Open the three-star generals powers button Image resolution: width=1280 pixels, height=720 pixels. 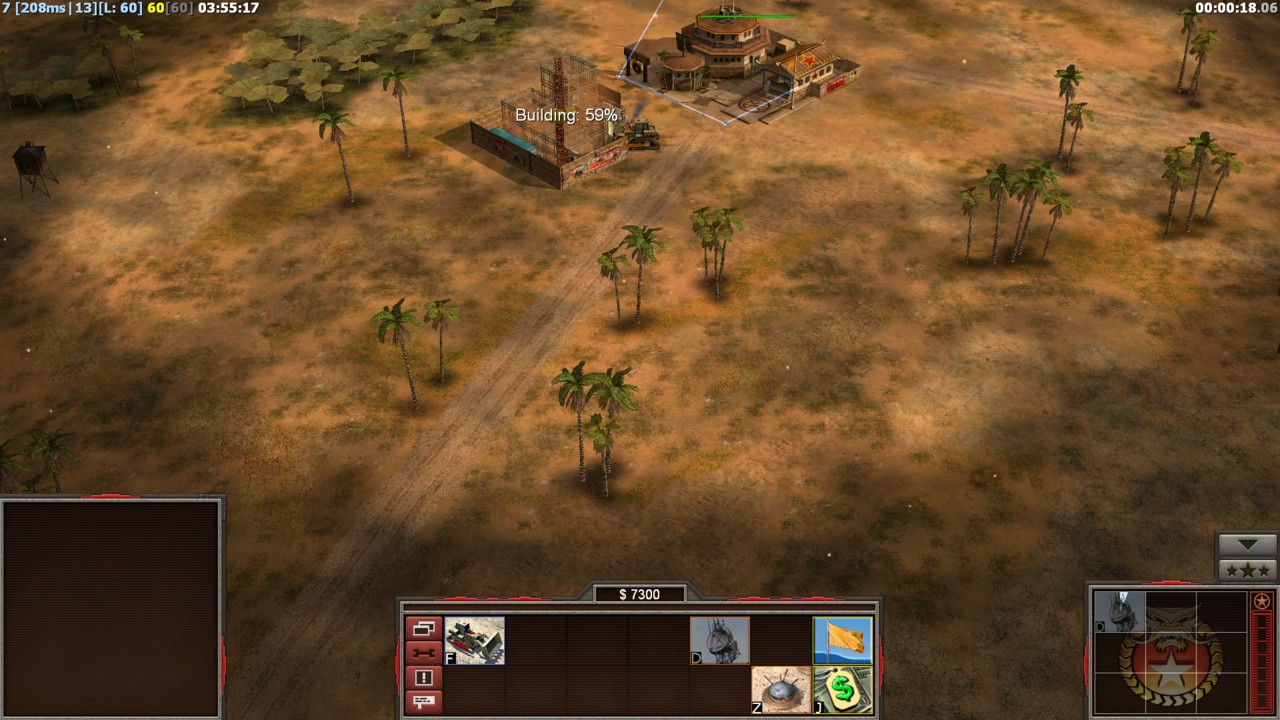click(x=1247, y=570)
